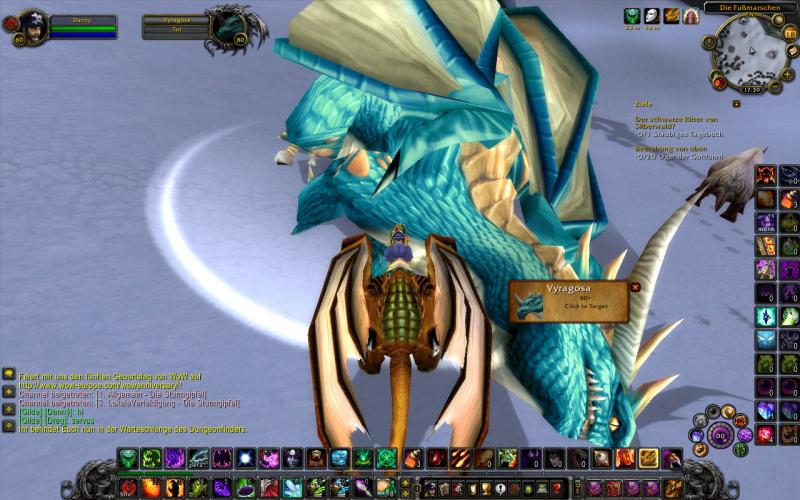Activate the first green skull ability on the top action bar
The width and height of the screenshot is (800, 500).
pos(127,457)
